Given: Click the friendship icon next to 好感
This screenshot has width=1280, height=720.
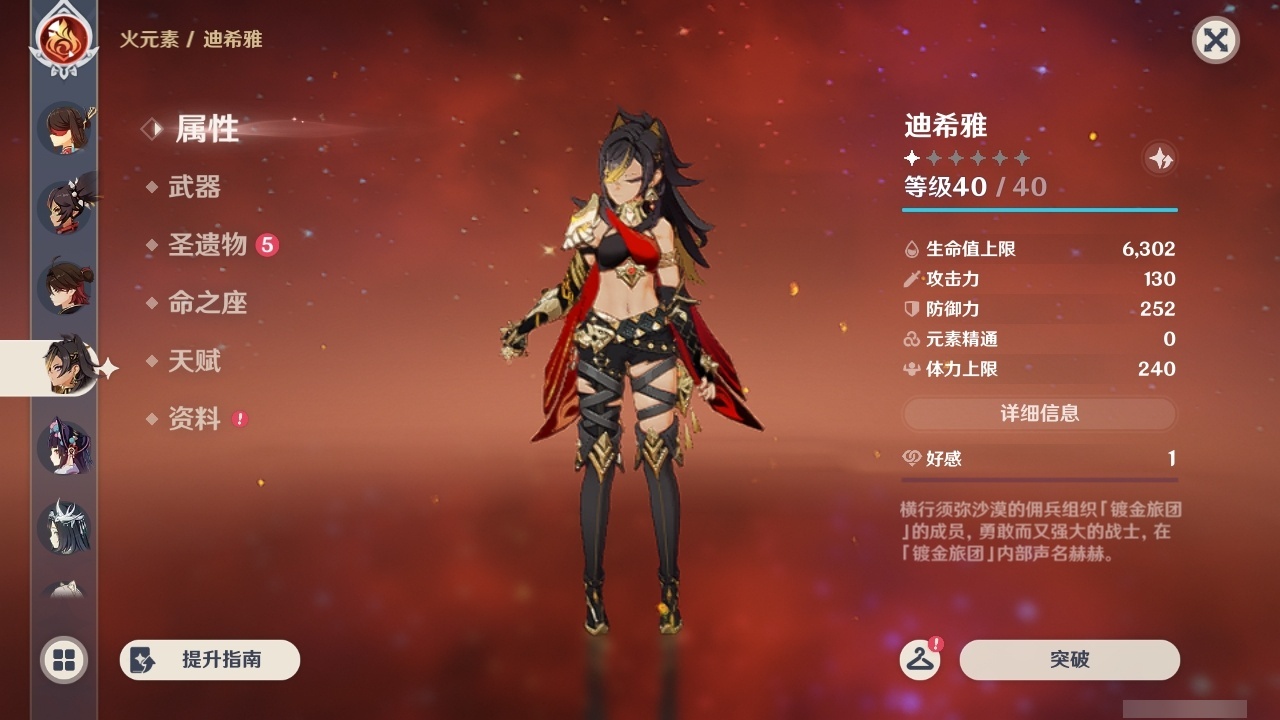Looking at the screenshot, I should point(913,458).
